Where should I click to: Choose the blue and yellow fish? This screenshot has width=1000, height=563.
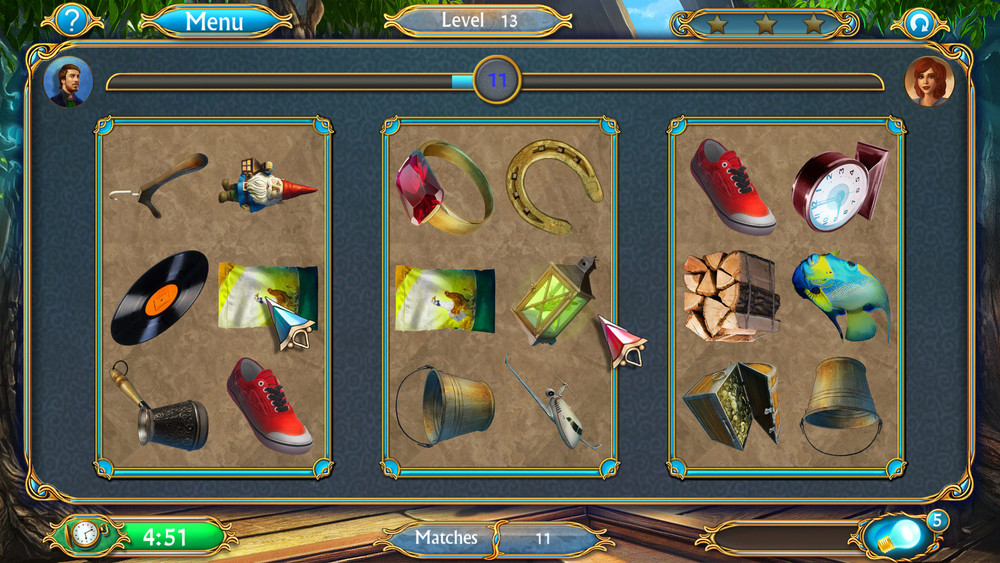841,294
